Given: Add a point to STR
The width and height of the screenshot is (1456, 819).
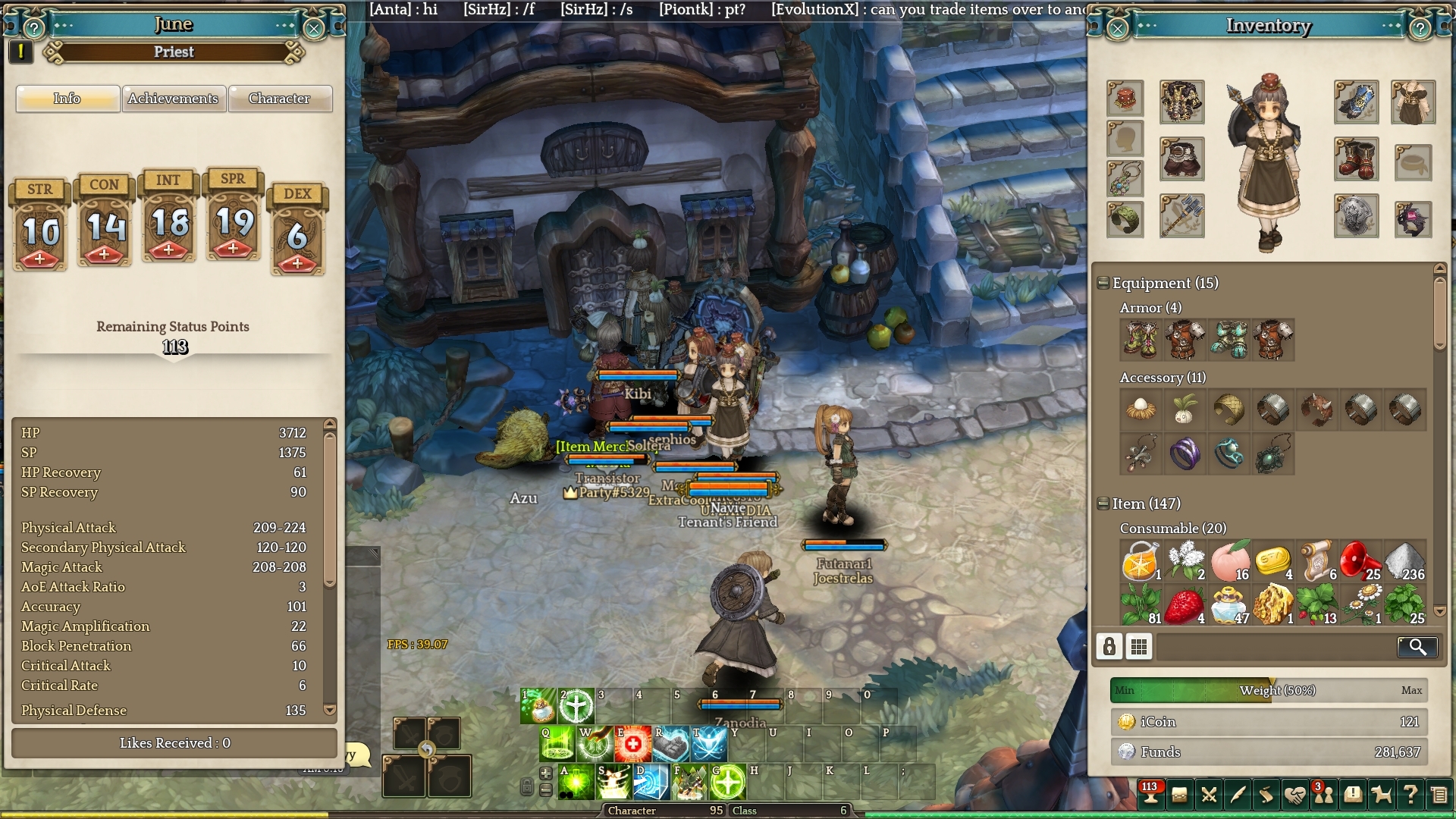Looking at the screenshot, I should (x=39, y=259).
